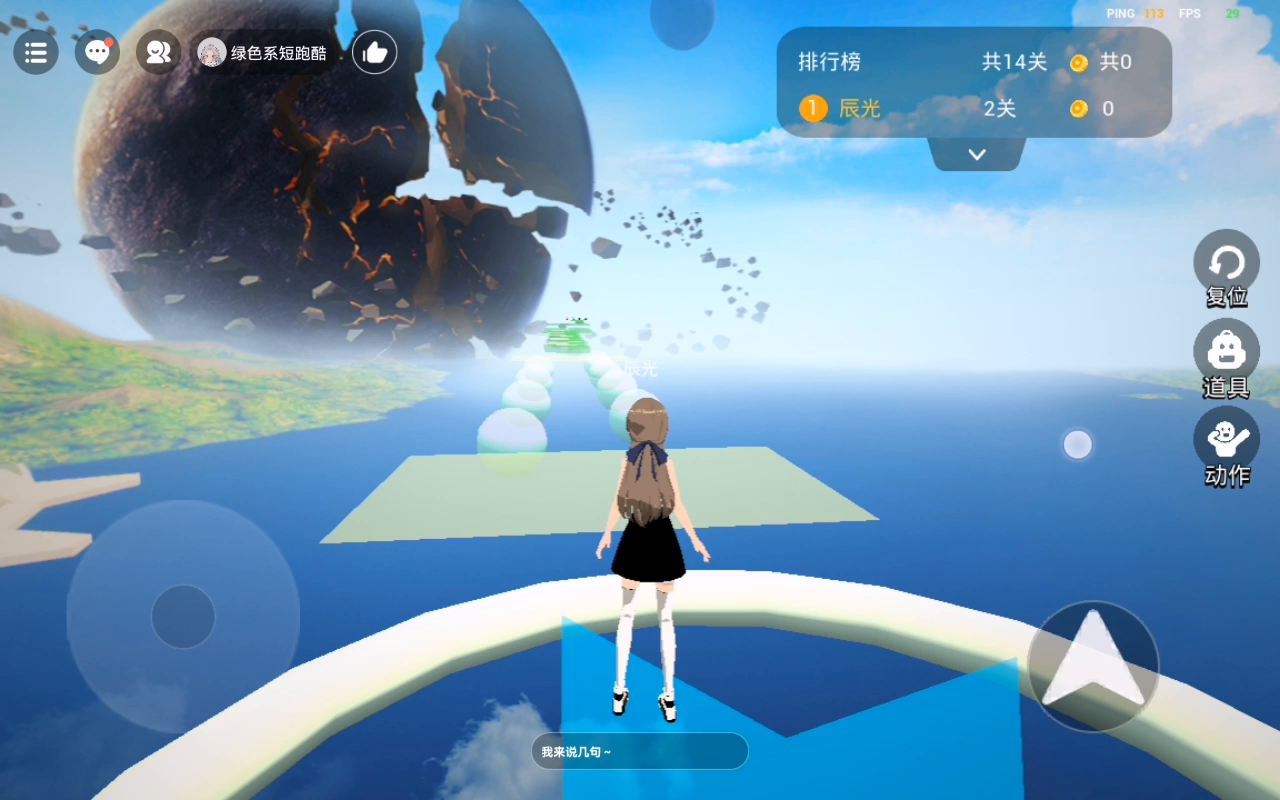This screenshot has height=800, width=1280.
Task: Open the chat messages bubble
Action: [x=97, y=52]
